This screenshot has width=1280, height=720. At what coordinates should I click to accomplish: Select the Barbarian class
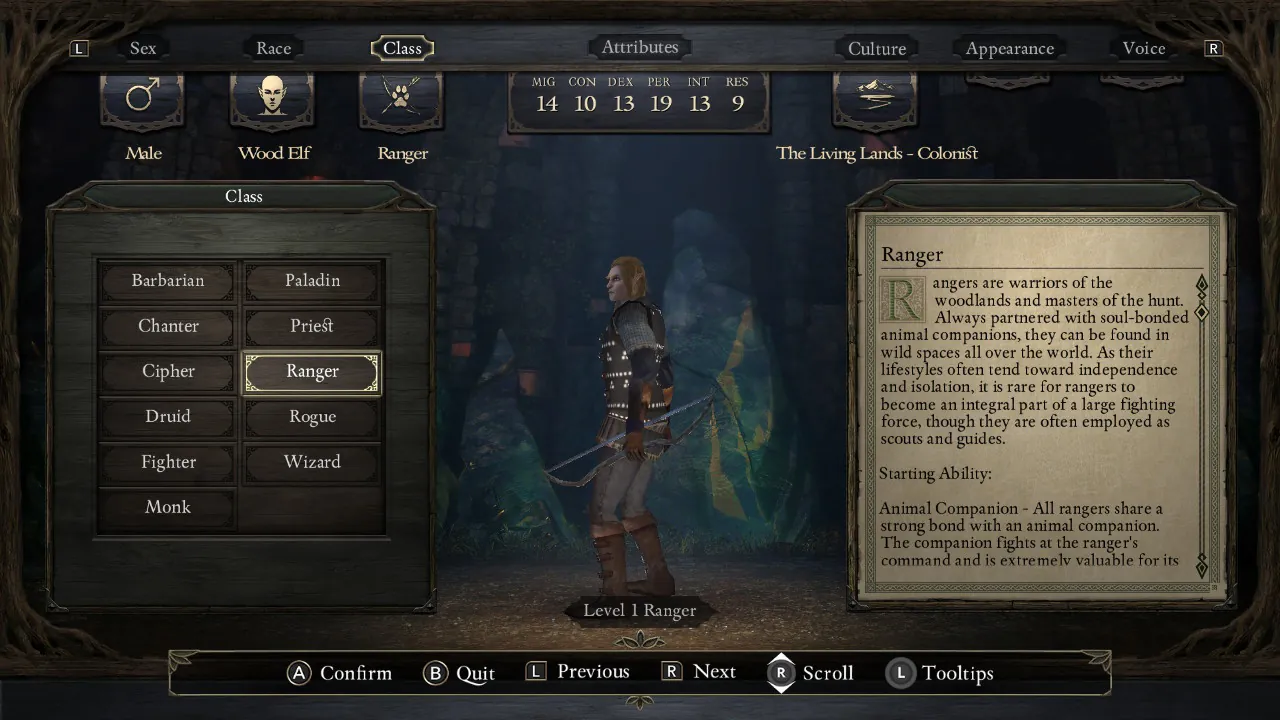click(166, 281)
